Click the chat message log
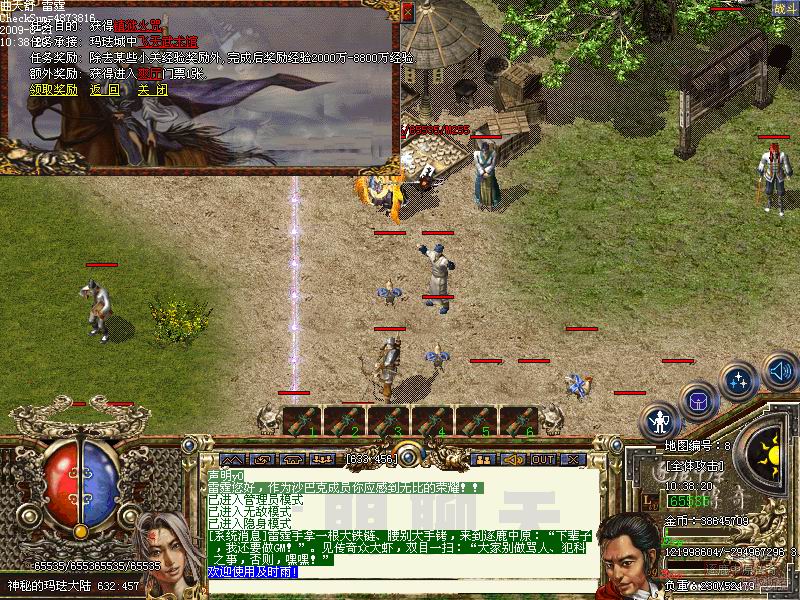The height and width of the screenshot is (600, 800). point(400,520)
